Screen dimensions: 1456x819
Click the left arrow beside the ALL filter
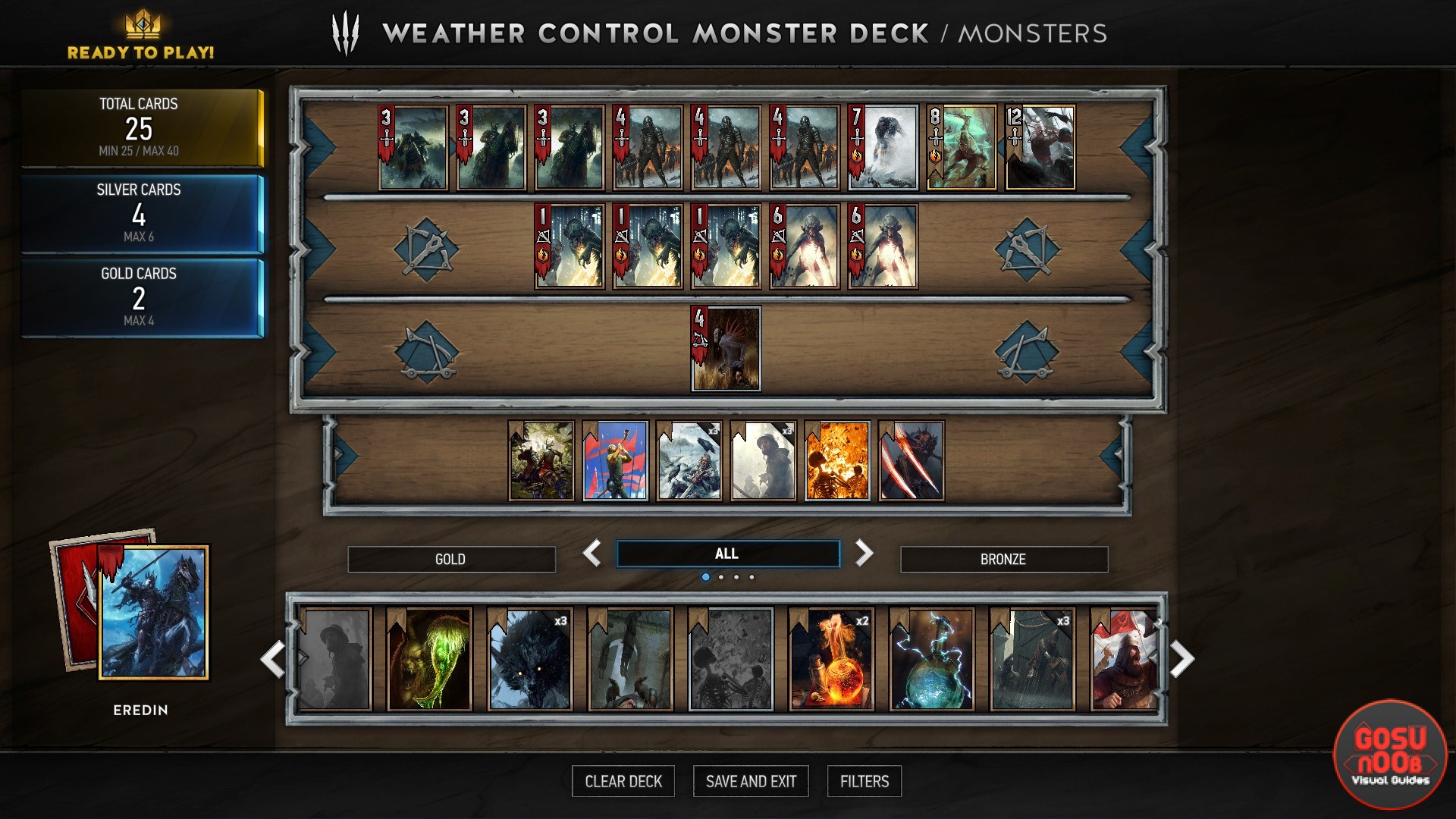click(595, 554)
